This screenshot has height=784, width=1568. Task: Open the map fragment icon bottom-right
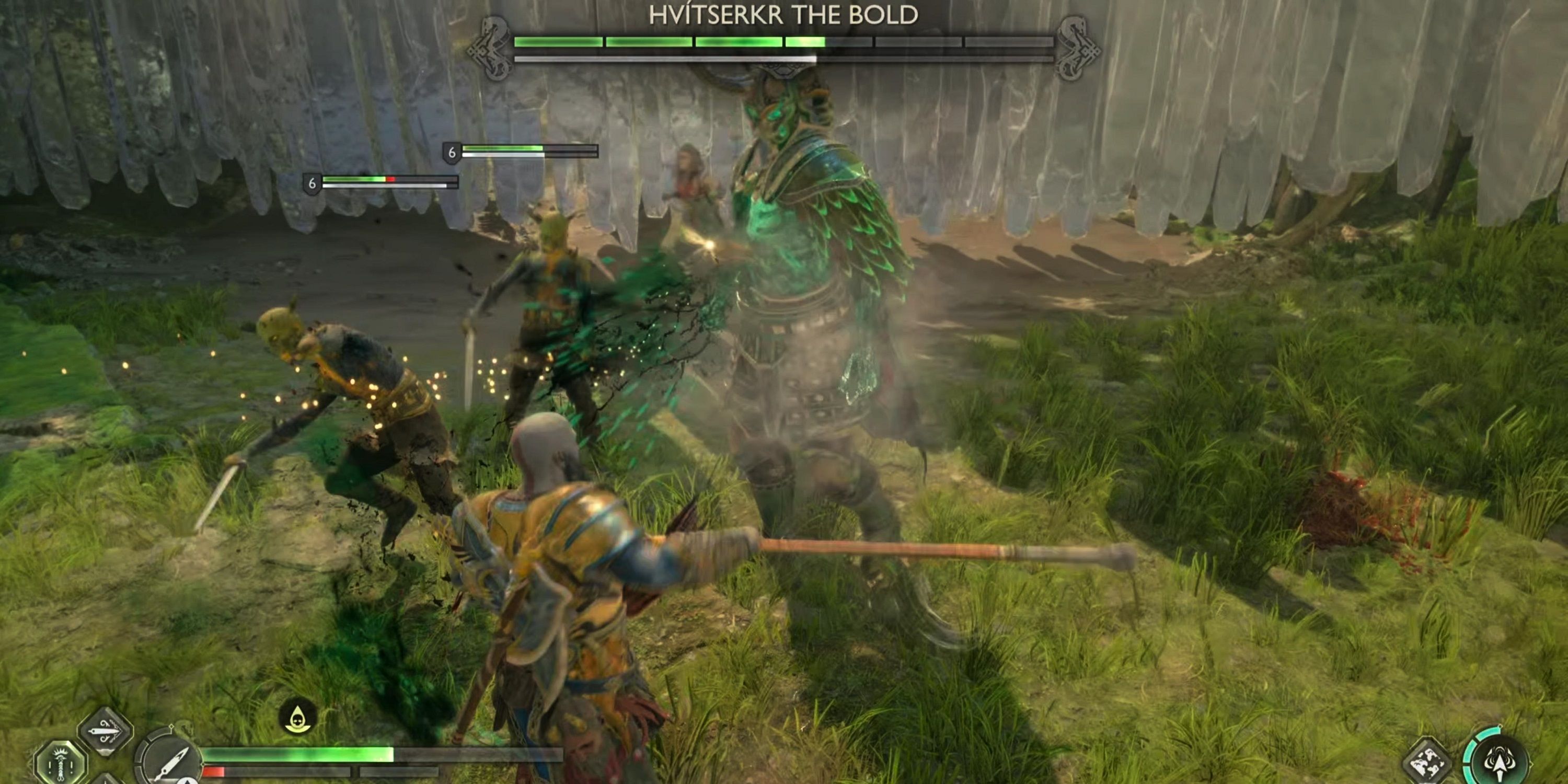1426,763
